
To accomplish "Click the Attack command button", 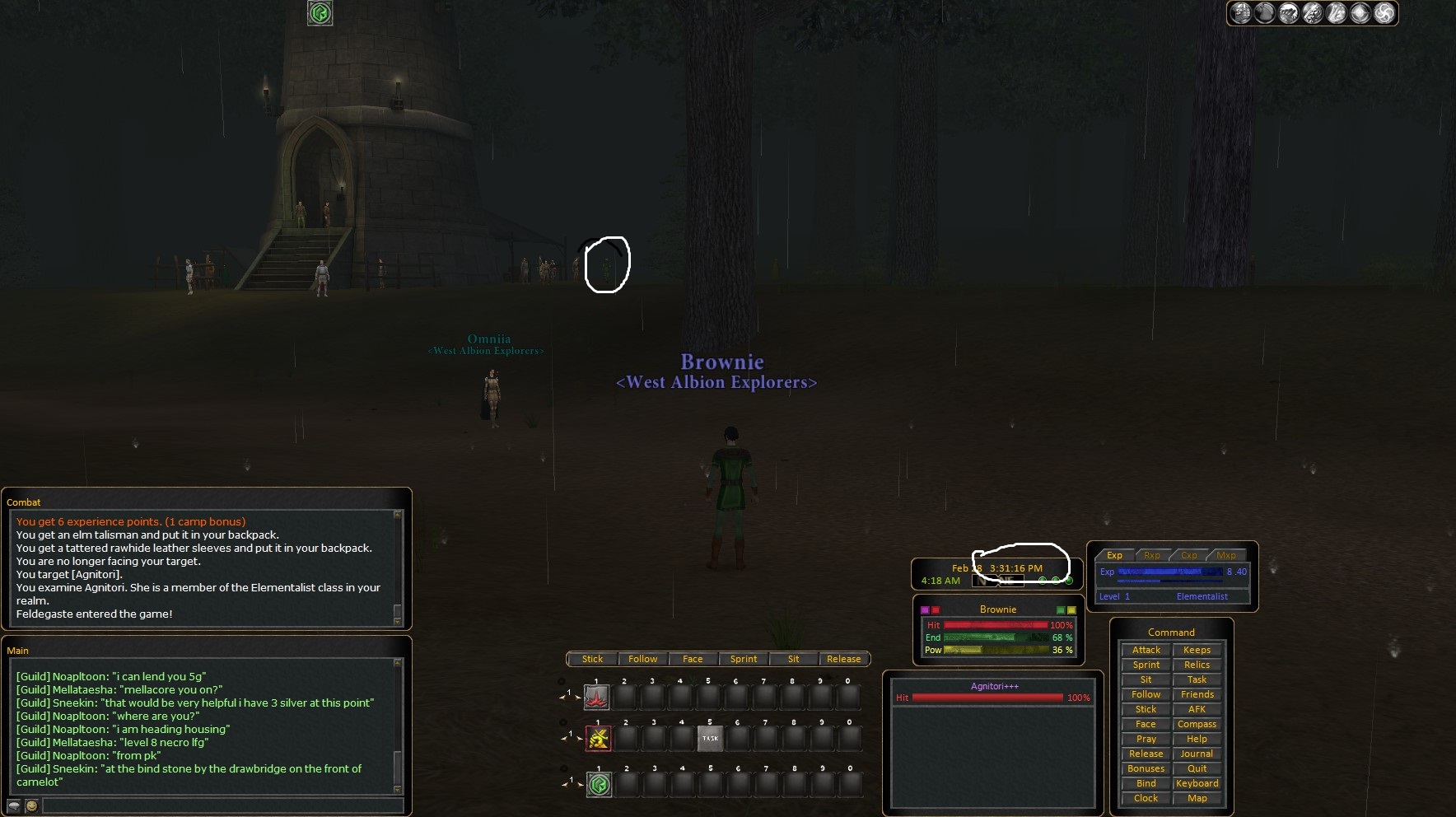I will 1146,650.
